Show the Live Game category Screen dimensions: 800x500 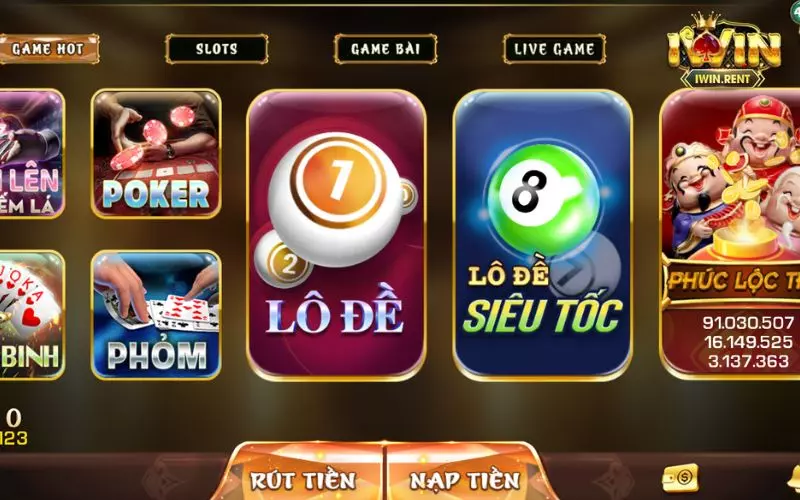coord(554,48)
